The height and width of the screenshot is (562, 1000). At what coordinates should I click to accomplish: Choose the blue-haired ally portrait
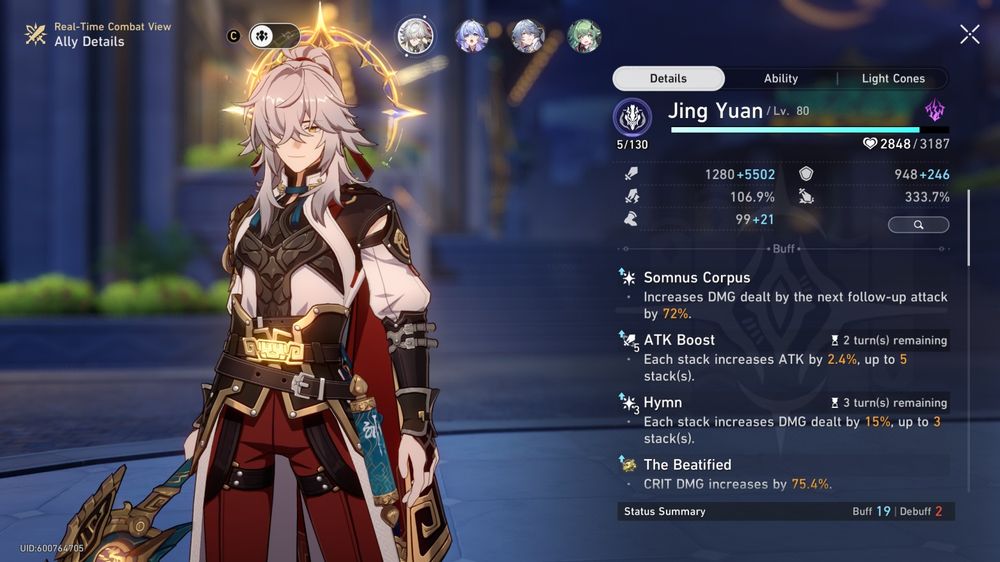coord(471,36)
